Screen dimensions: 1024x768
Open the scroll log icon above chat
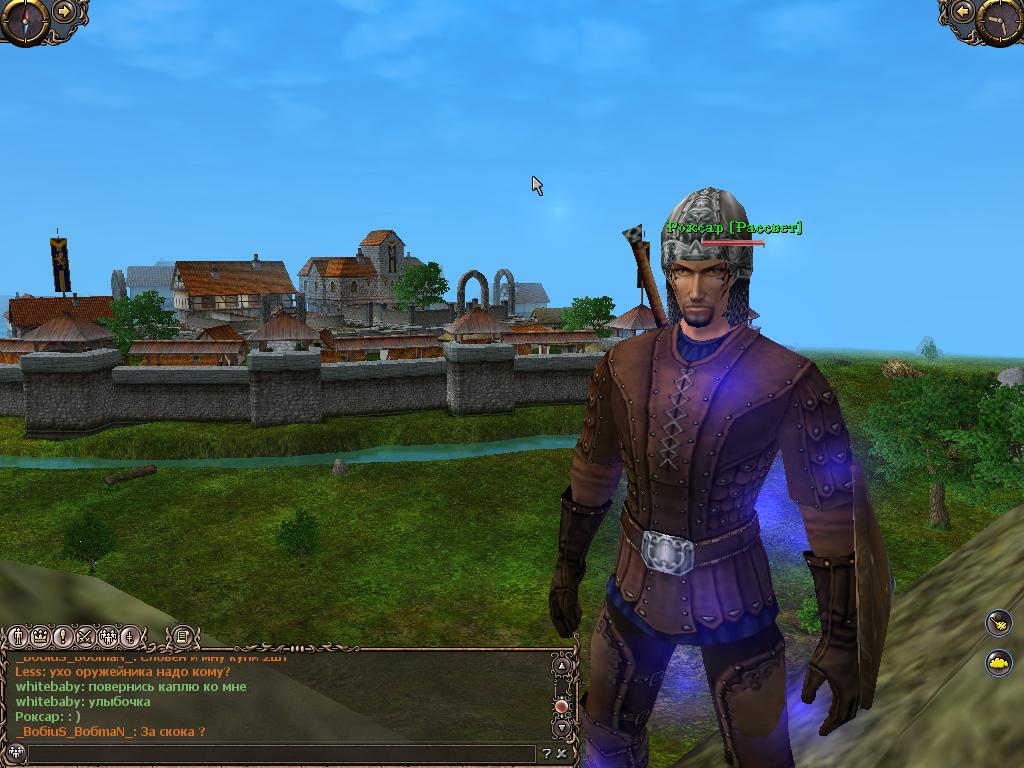pos(181,635)
